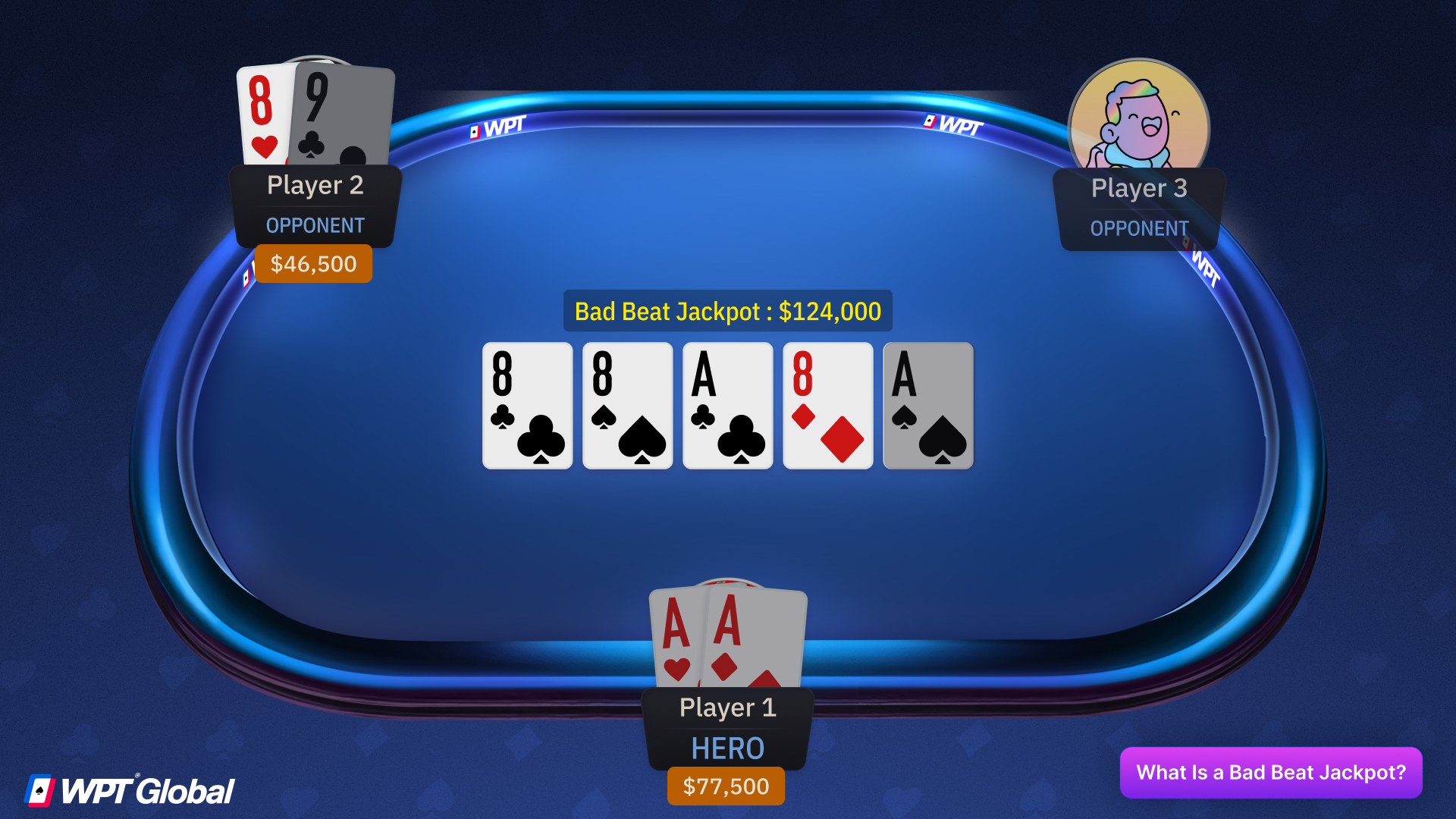Select the $46,500 stack amount

pyautogui.click(x=313, y=264)
